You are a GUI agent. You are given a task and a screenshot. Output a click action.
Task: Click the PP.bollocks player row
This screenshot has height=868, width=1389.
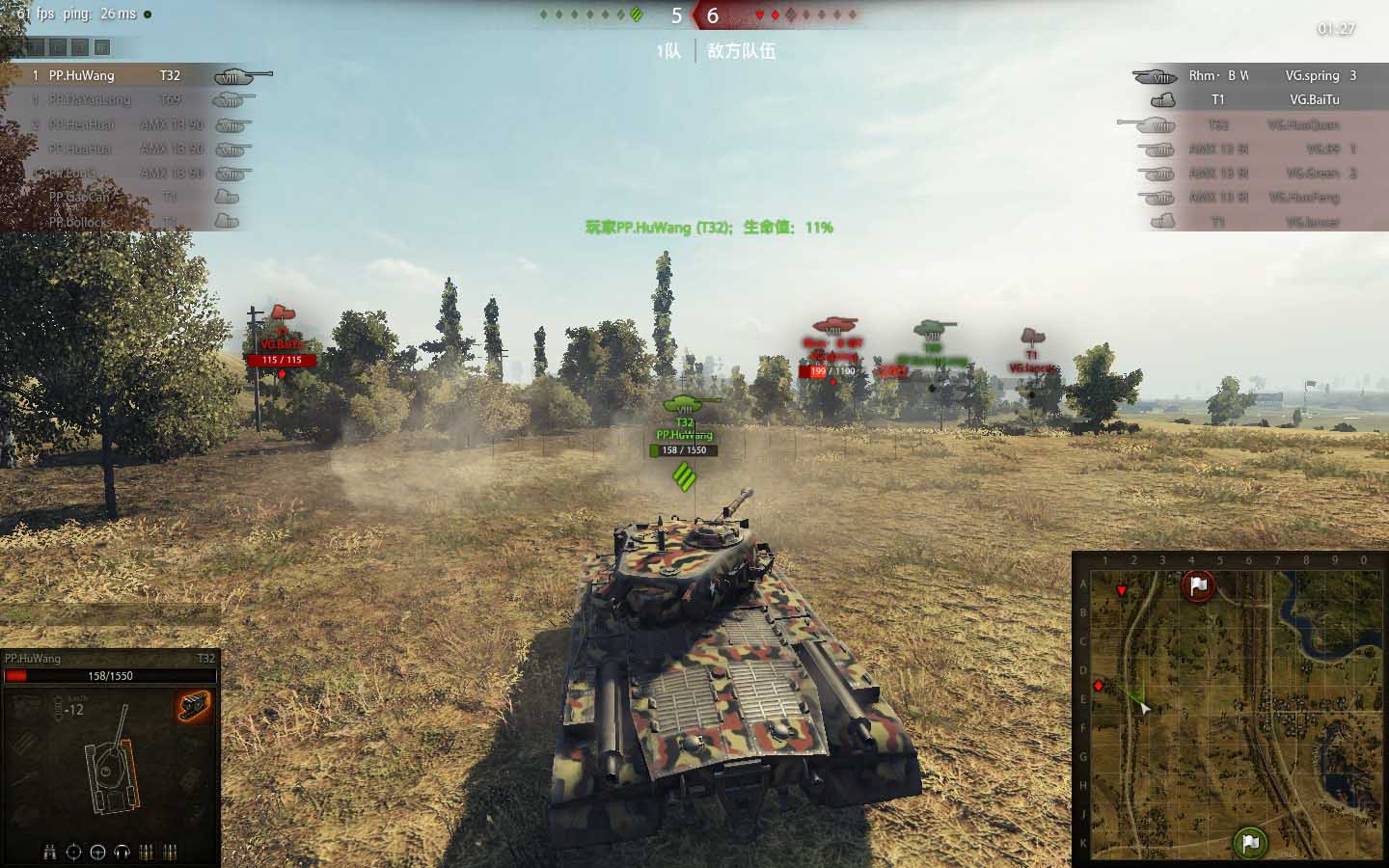coord(125,222)
